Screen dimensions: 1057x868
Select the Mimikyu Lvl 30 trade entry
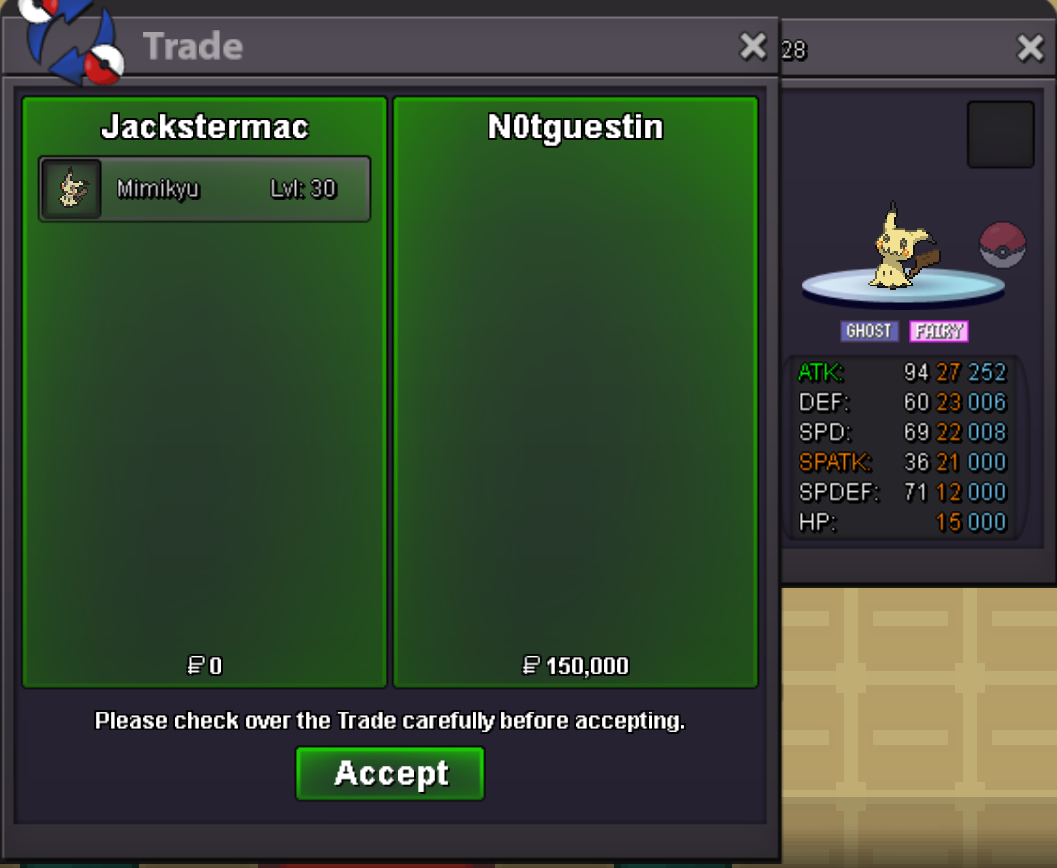(x=205, y=189)
